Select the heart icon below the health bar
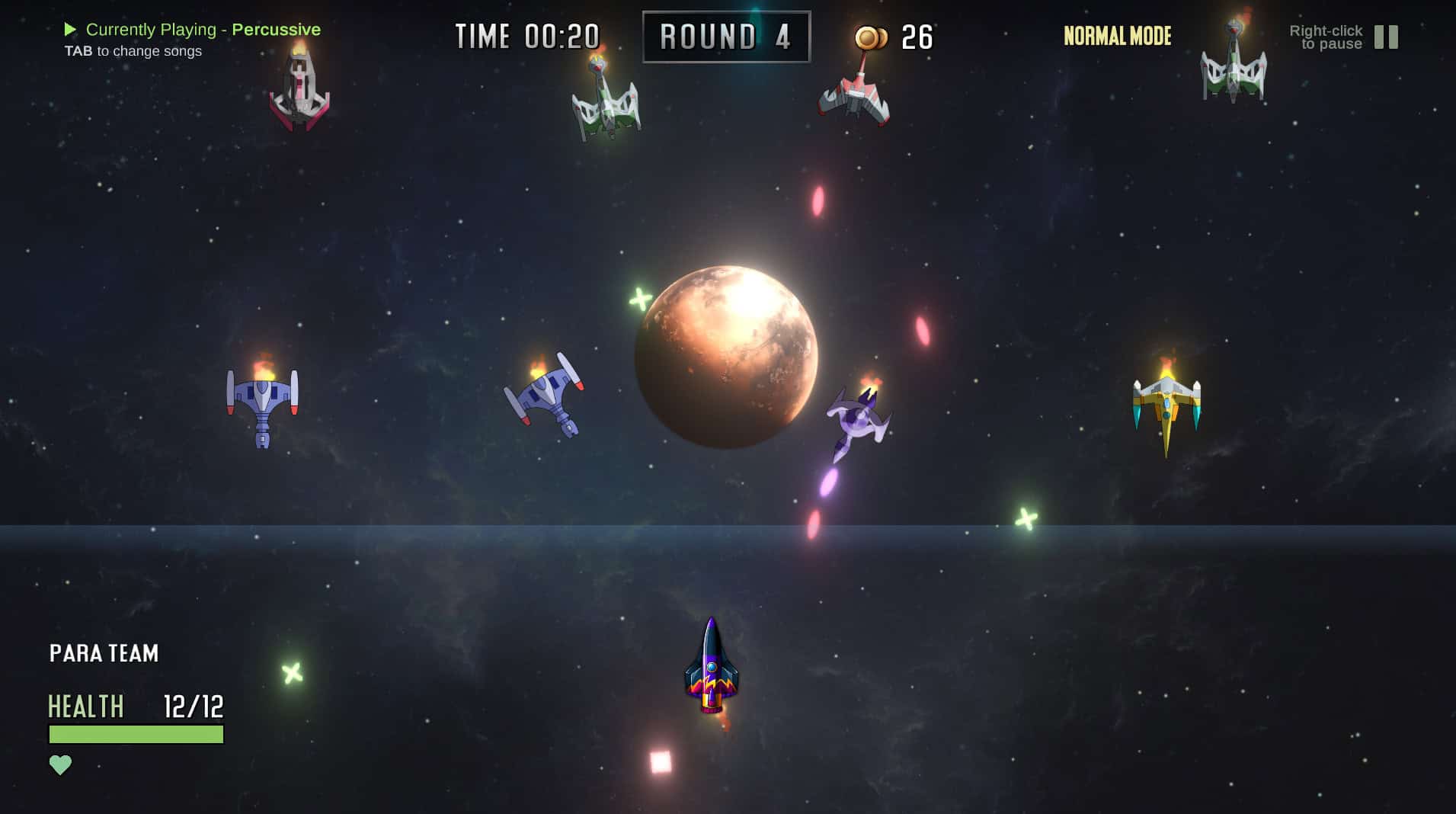This screenshot has height=814, width=1456. (x=61, y=763)
